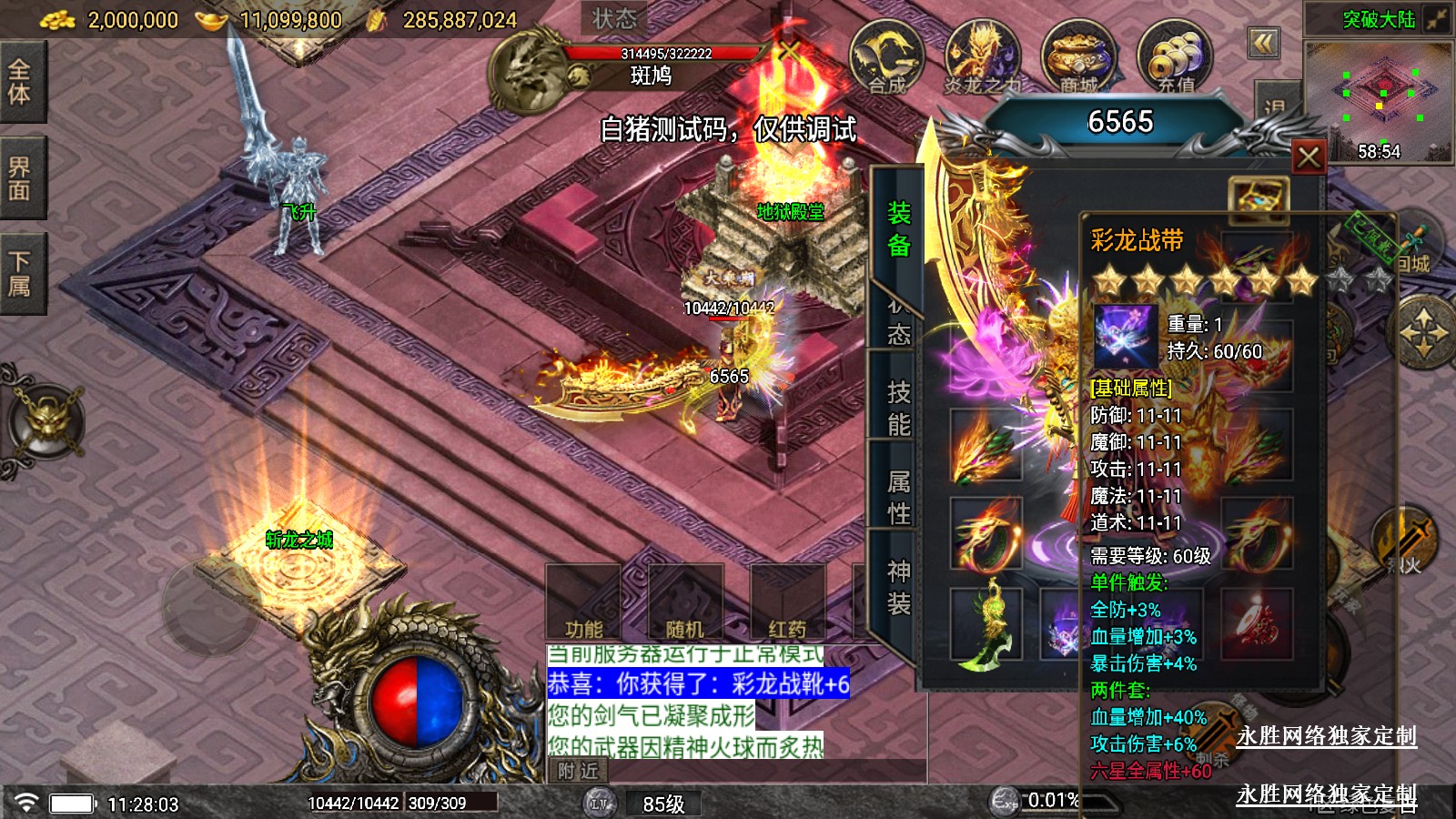The image size is (1456, 819).
Task: Use the 随机 random teleport slot
Action: tap(685, 602)
